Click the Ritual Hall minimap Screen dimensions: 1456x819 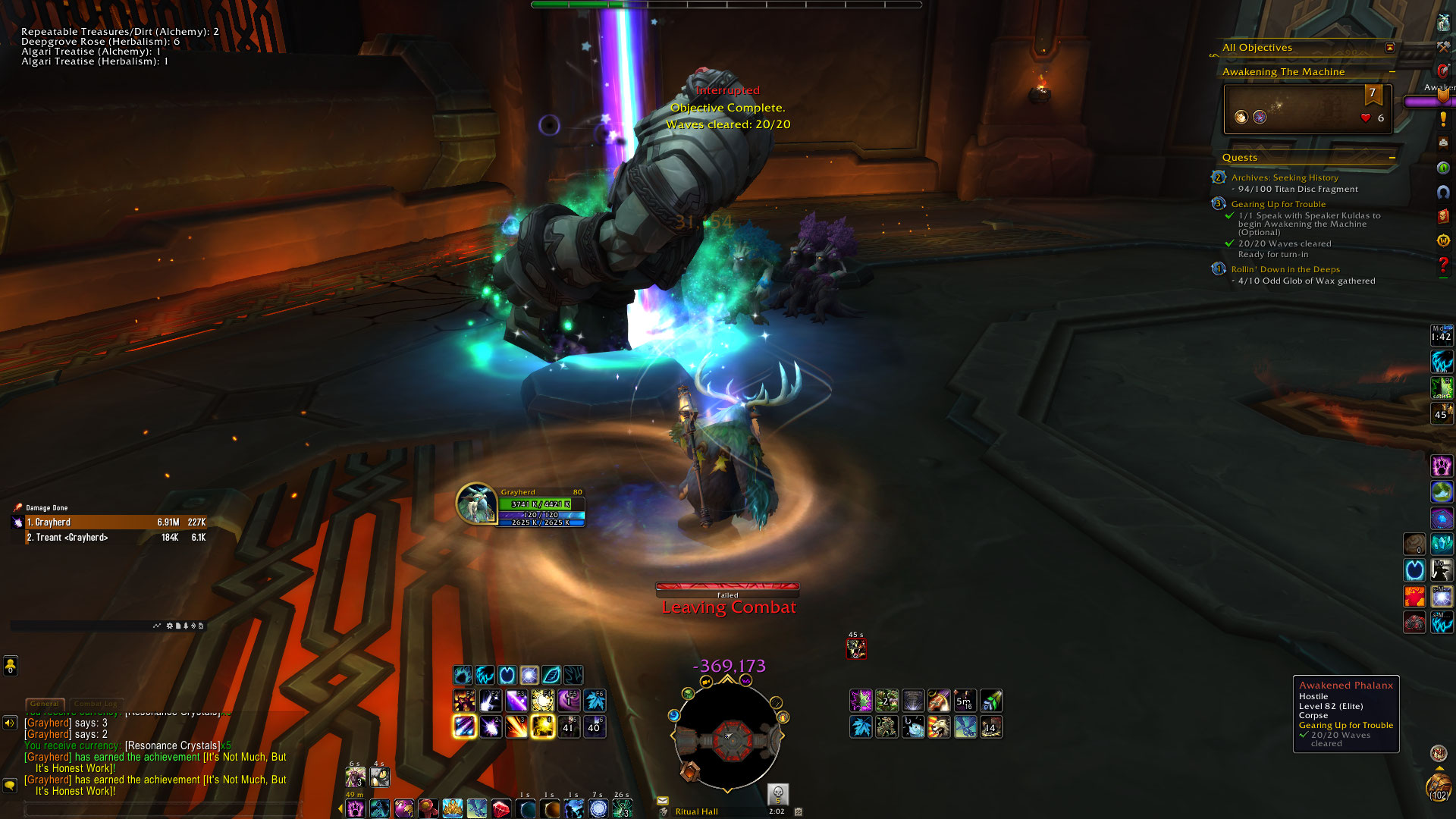coord(727,737)
